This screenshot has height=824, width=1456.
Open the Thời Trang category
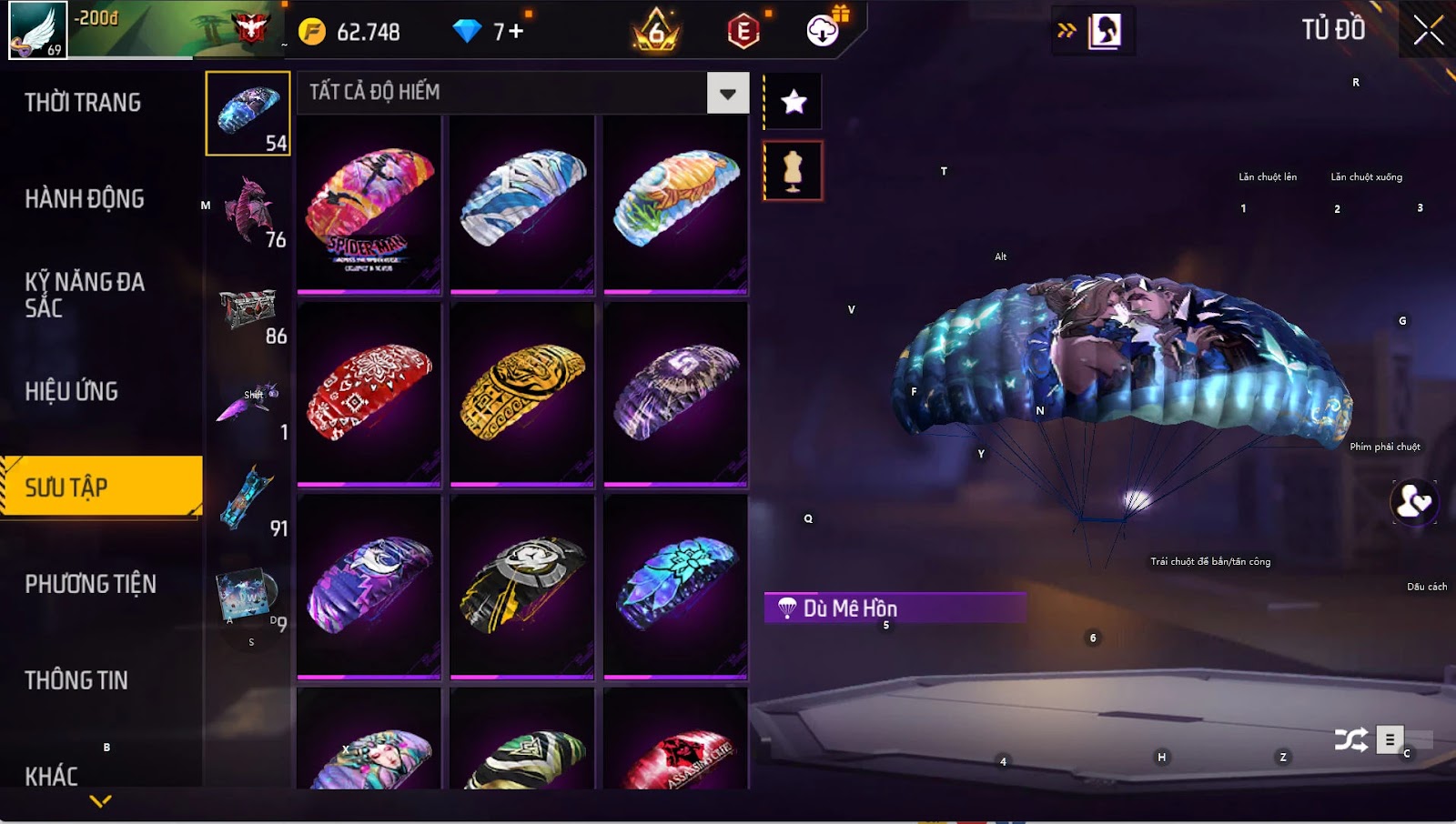pos(83,103)
